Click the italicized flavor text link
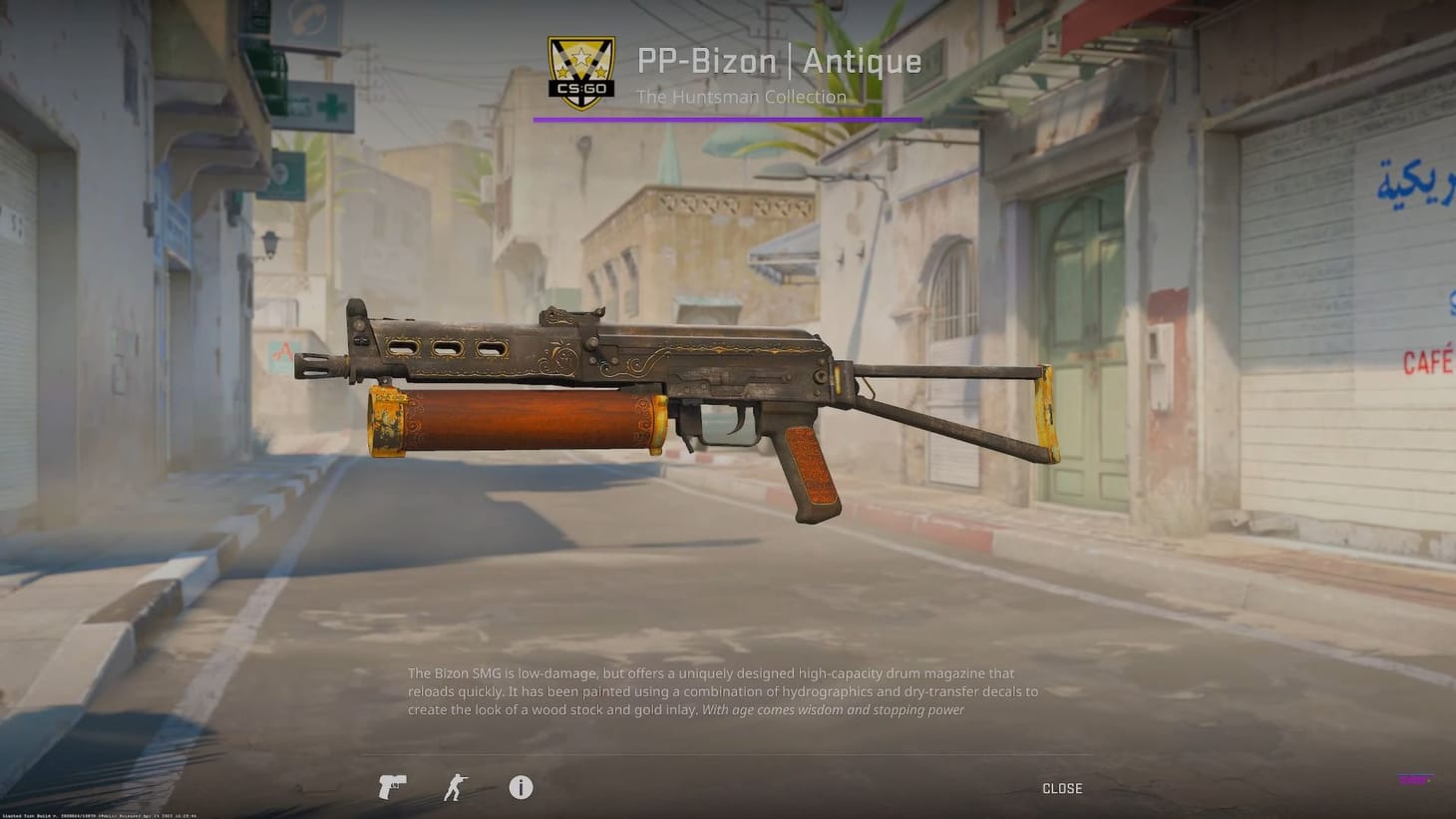 (x=833, y=709)
